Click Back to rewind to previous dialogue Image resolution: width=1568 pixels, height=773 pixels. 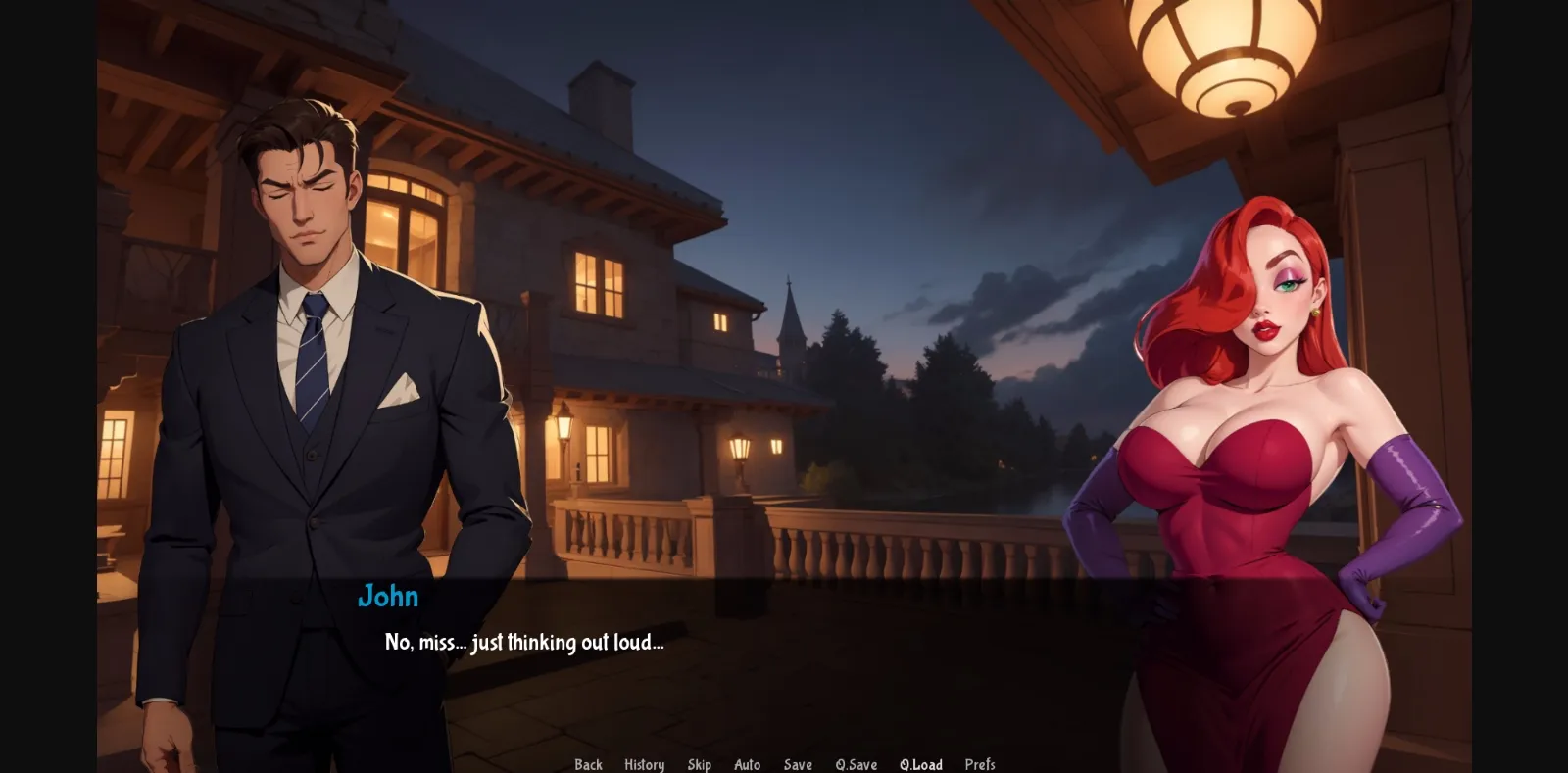pyautogui.click(x=587, y=764)
